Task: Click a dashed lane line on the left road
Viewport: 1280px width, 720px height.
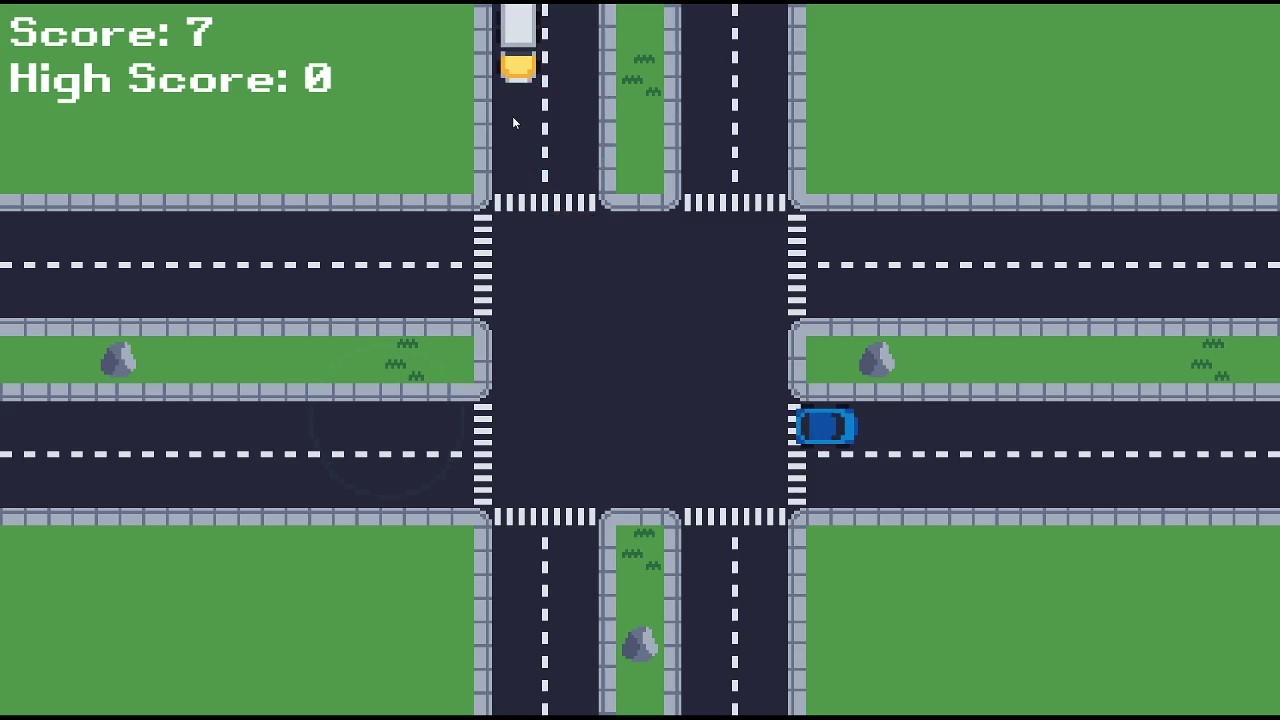Action: pyautogui.click(x=200, y=265)
